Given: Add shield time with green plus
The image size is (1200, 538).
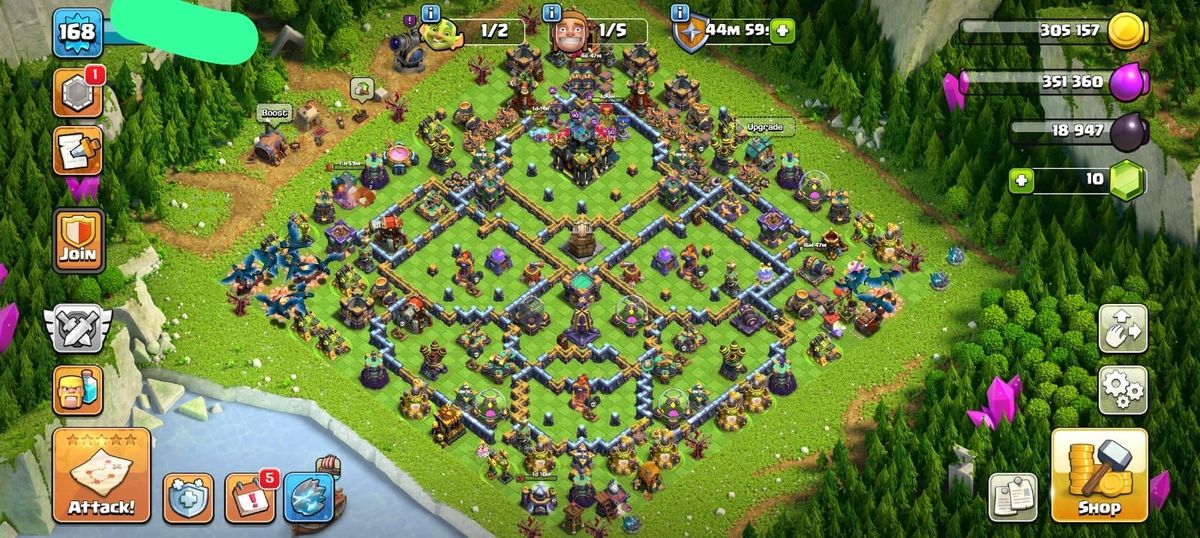Looking at the screenshot, I should [x=781, y=31].
